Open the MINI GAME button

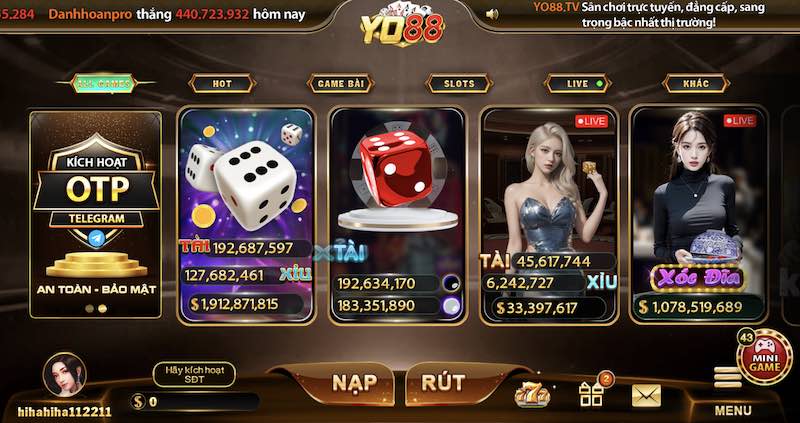(764, 355)
